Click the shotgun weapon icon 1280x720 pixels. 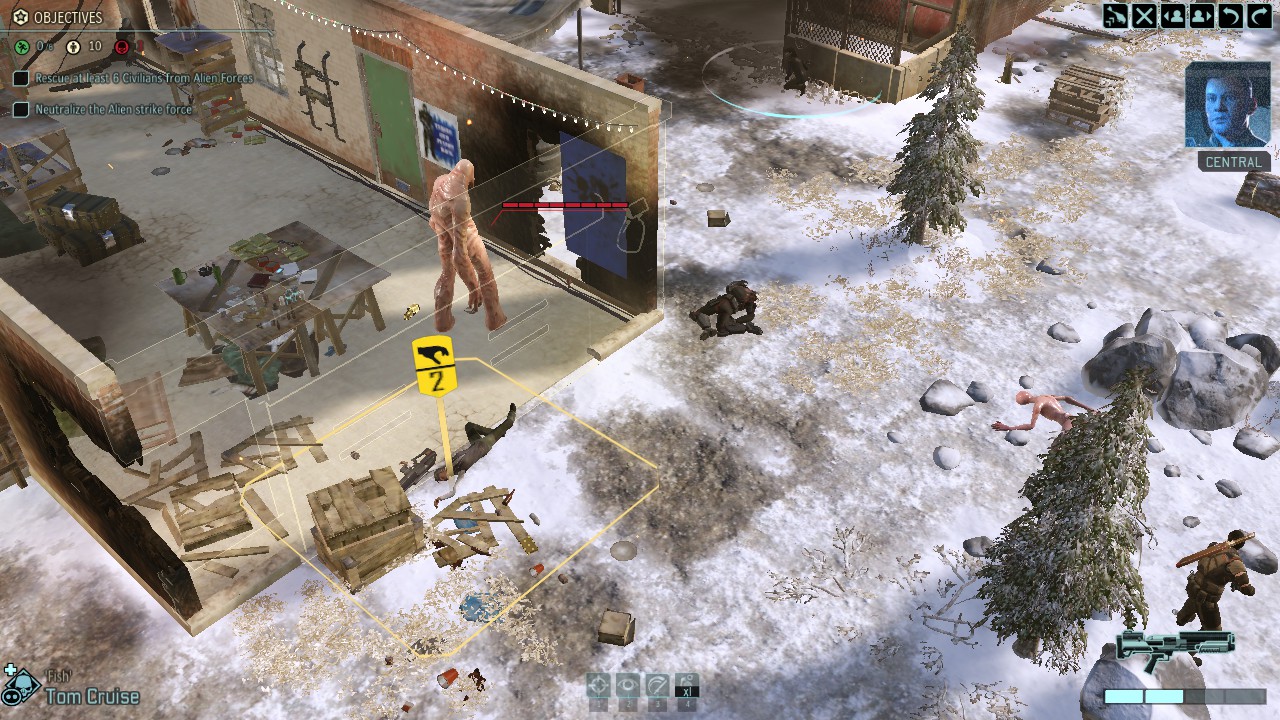click(x=1175, y=646)
